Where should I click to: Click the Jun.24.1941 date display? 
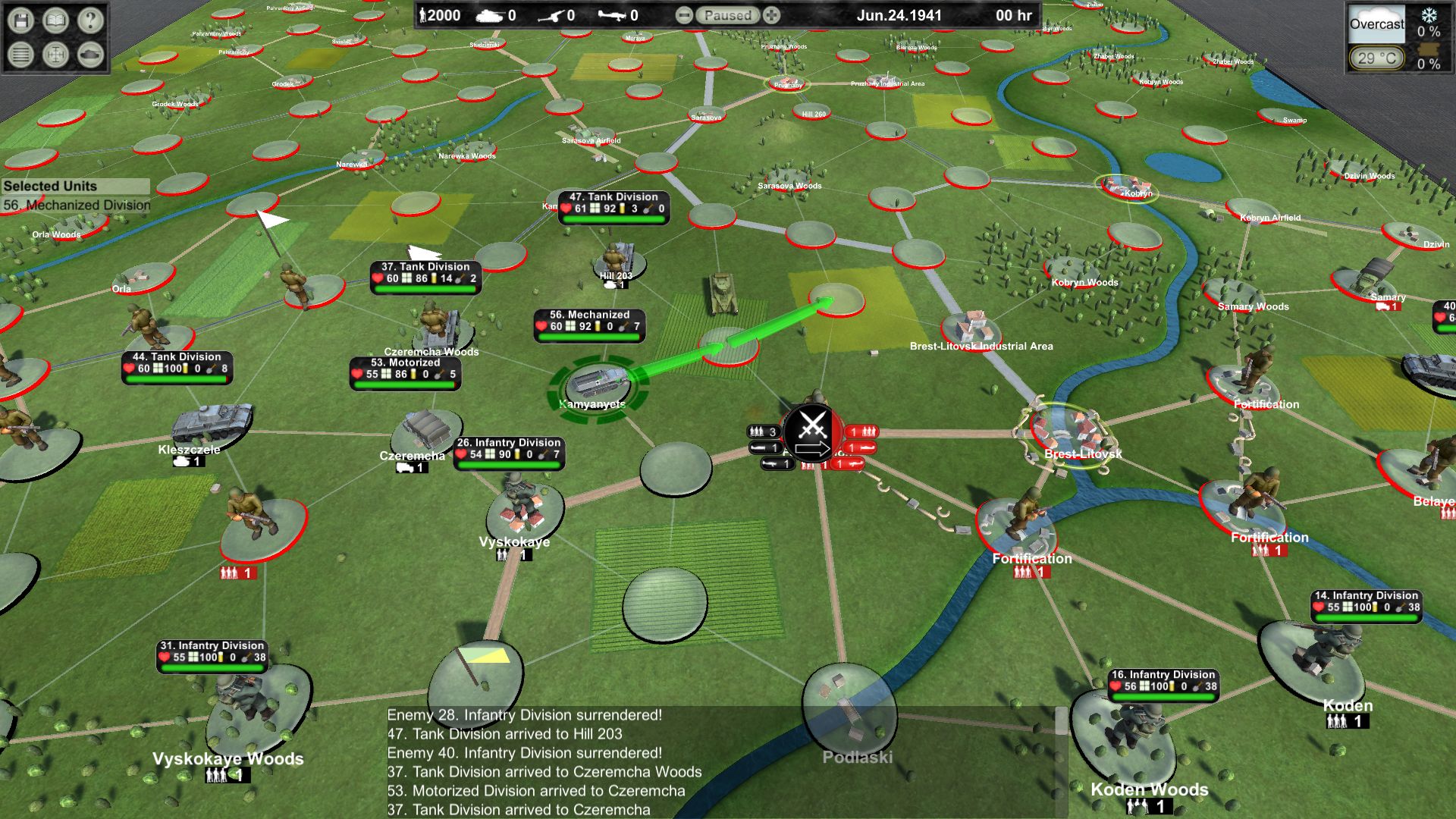coord(899,15)
